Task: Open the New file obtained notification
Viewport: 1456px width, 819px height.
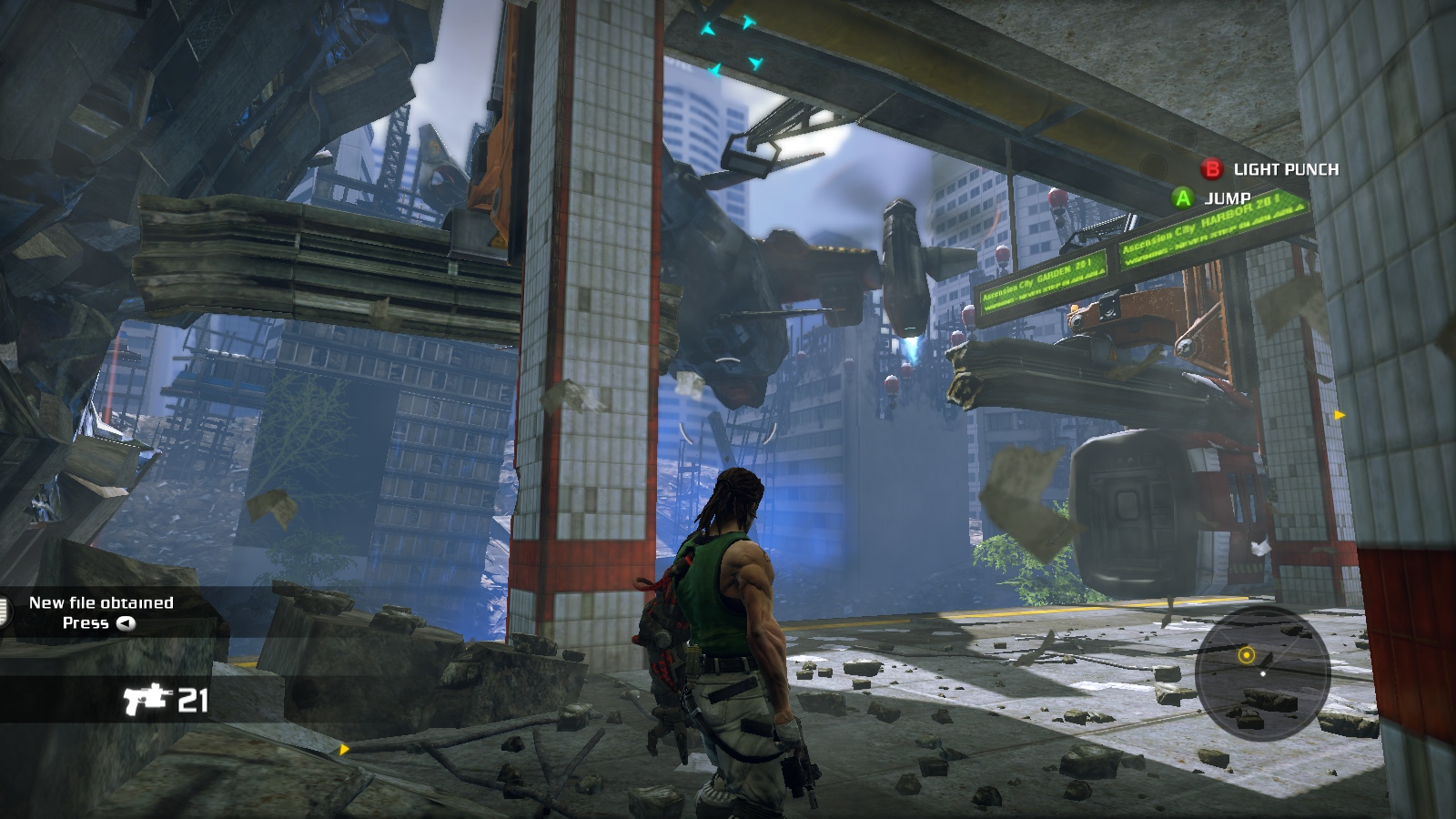Action: coord(100,612)
